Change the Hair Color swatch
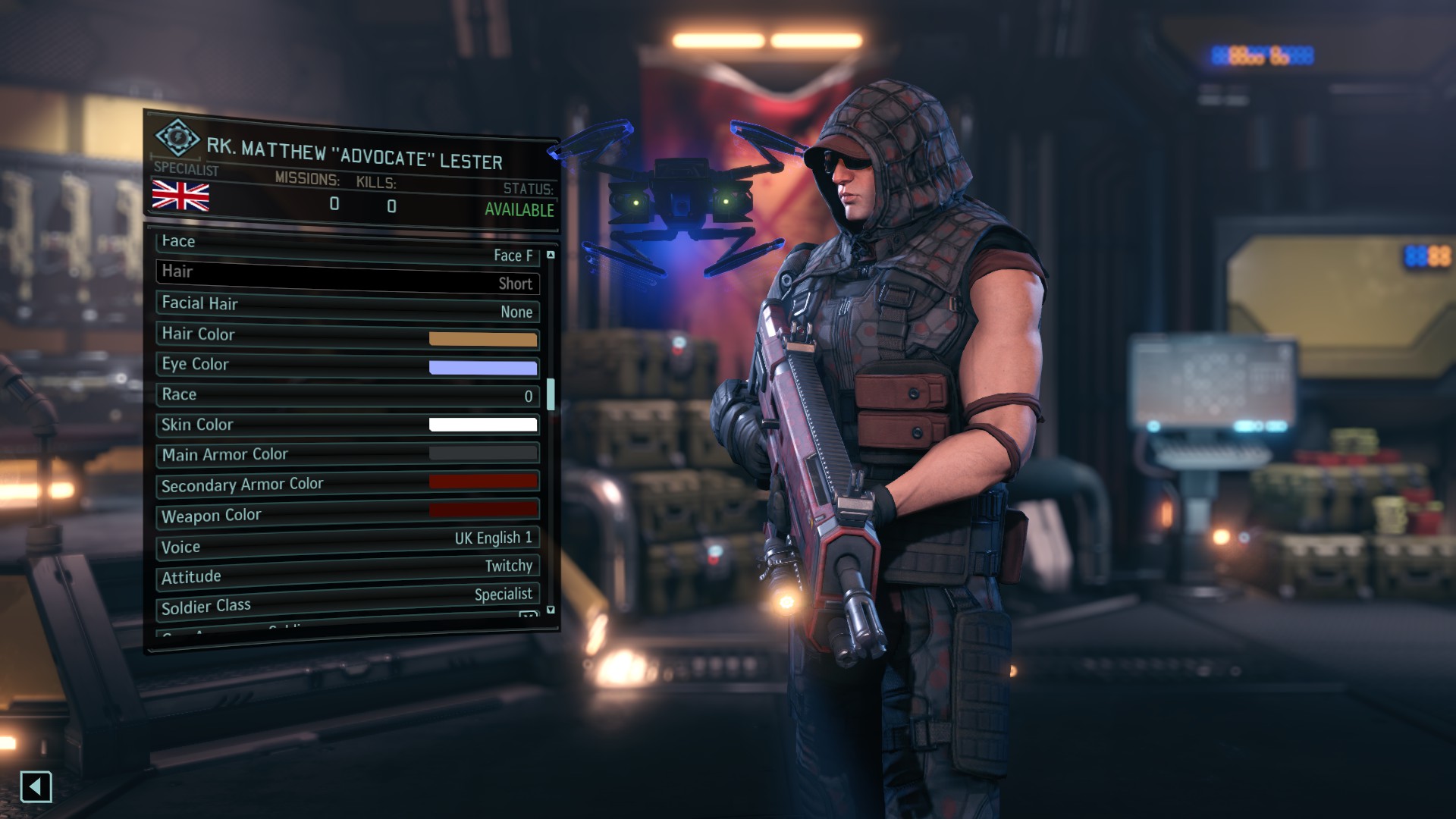The image size is (1456, 819). (483, 339)
